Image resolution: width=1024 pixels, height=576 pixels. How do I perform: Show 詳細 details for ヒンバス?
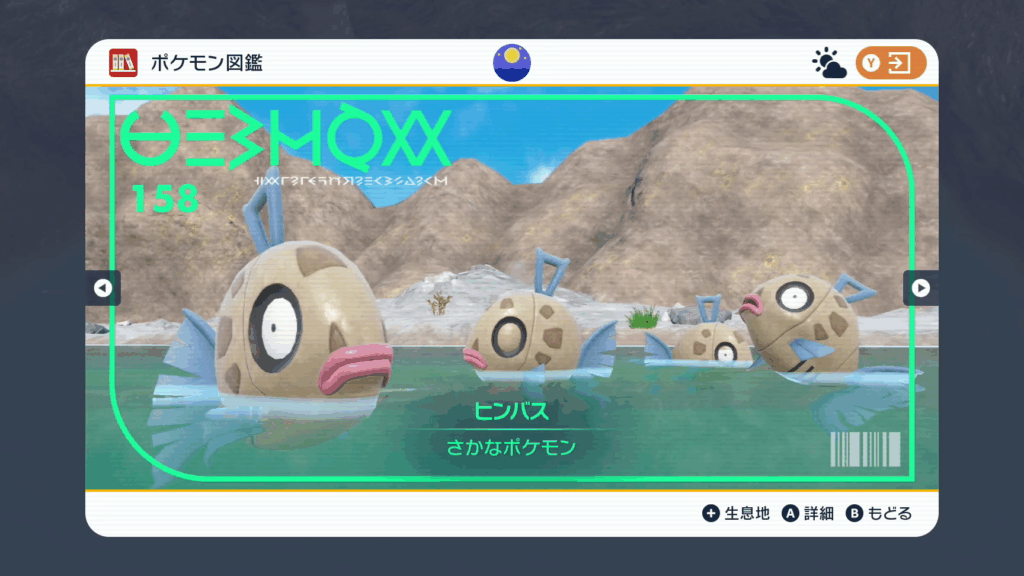(808, 513)
